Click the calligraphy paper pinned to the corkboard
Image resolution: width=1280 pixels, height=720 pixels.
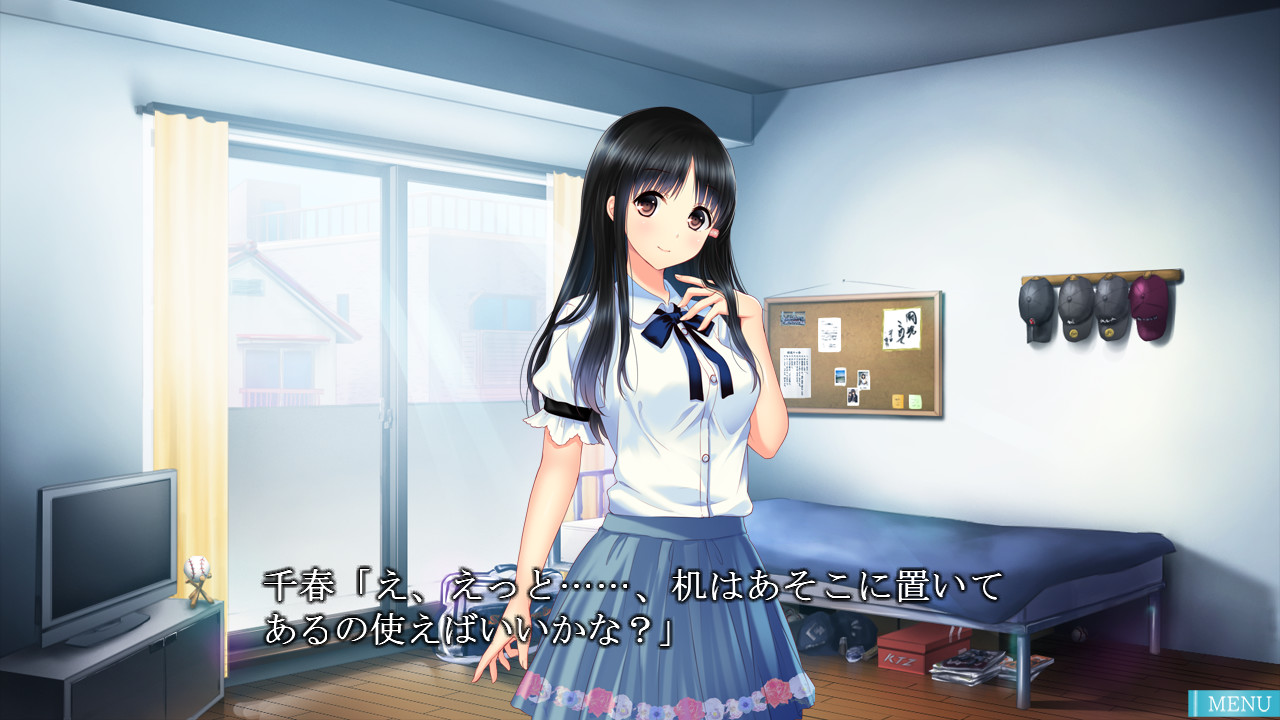click(901, 328)
